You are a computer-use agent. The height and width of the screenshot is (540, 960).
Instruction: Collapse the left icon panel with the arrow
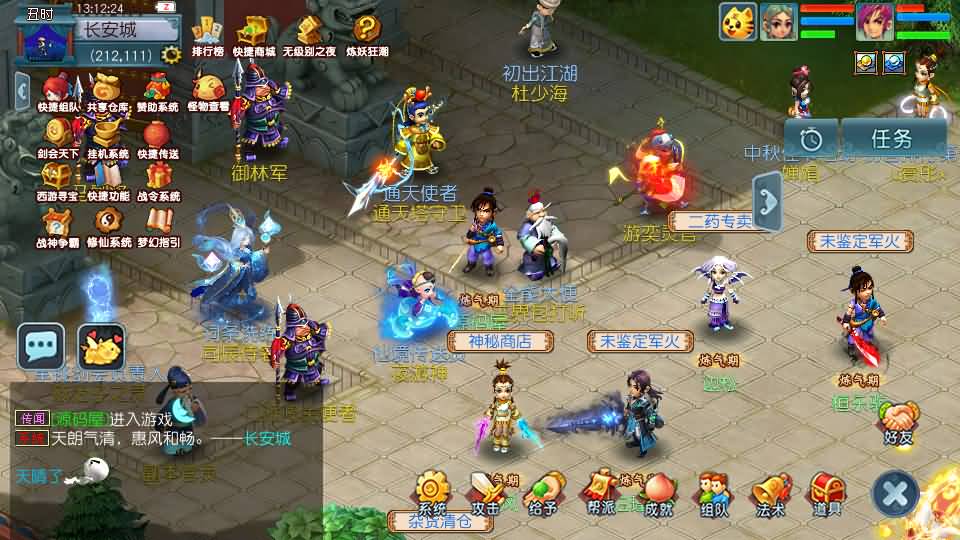coord(22,90)
